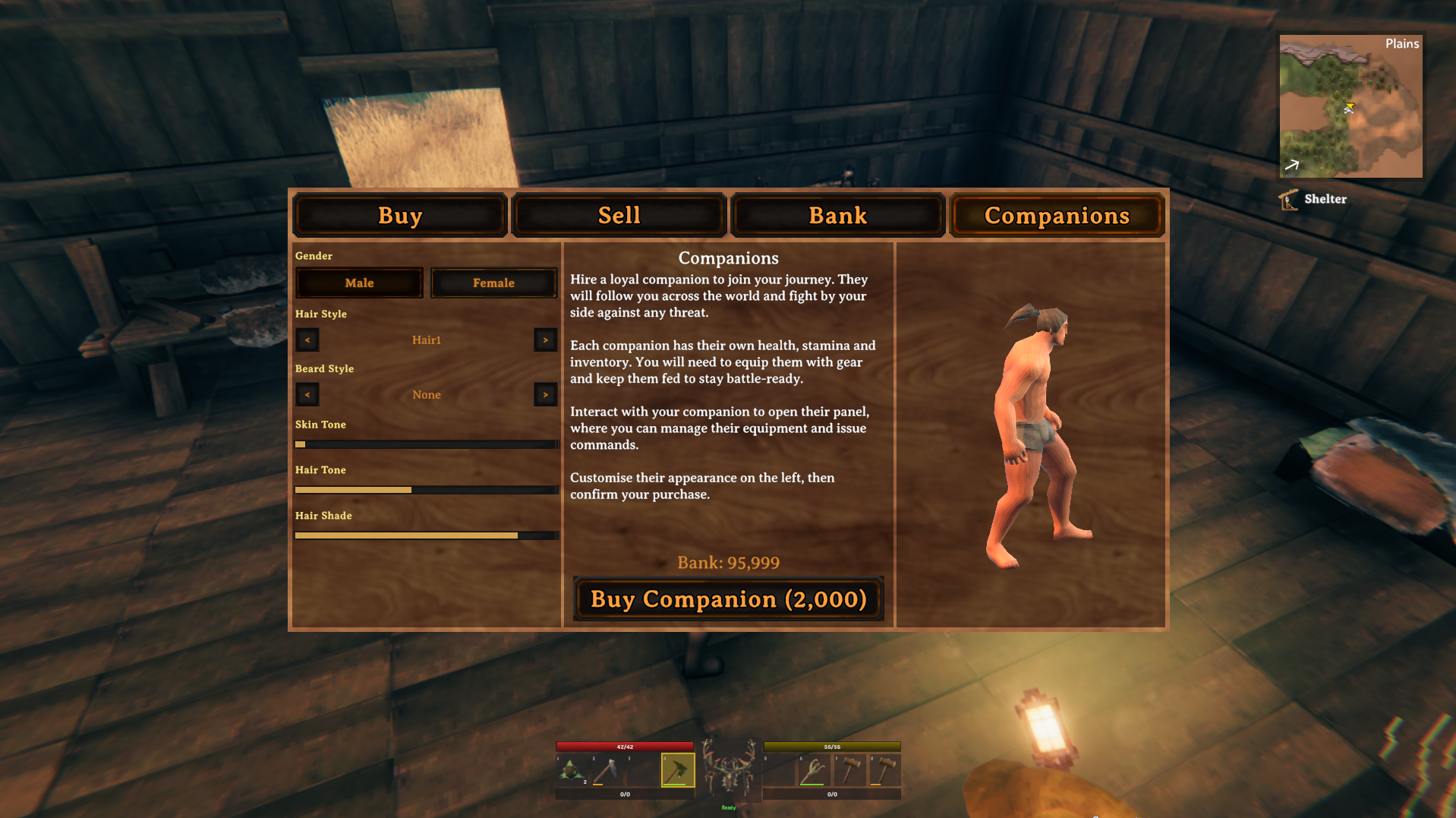The width and height of the screenshot is (1456, 818).
Task: Select the antler pickaxe in hotbar slot 2
Action: (605, 769)
